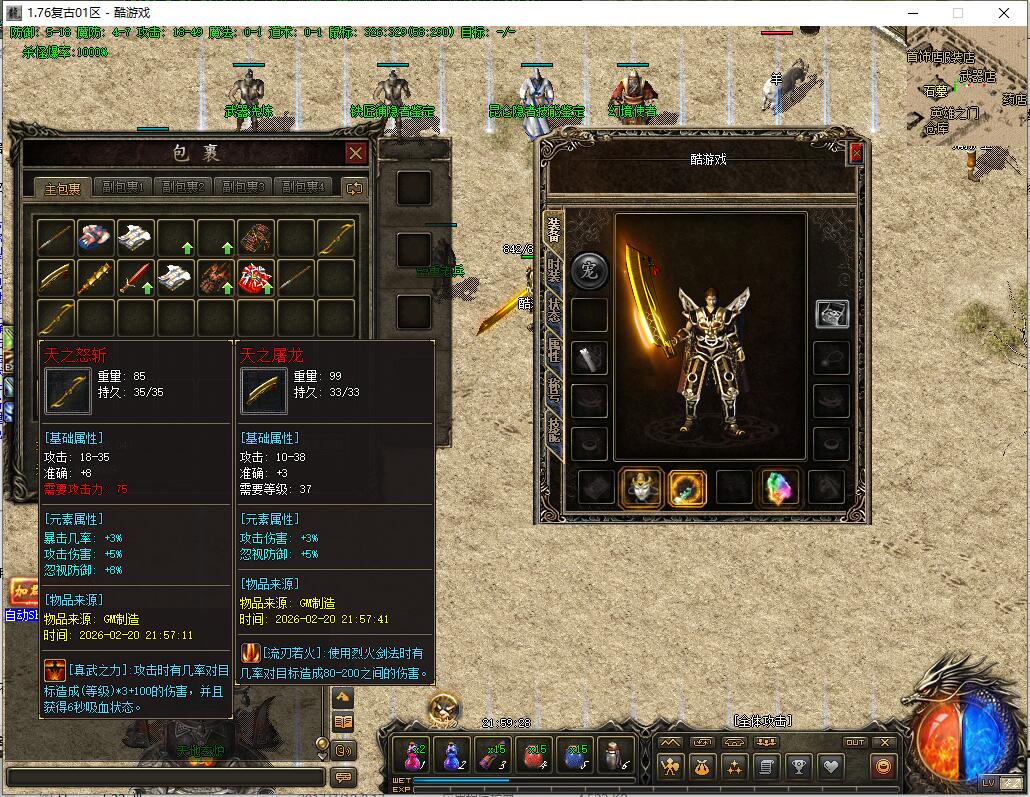Select the golden helmet mask slot
1030x797 pixels.
click(641, 488)
